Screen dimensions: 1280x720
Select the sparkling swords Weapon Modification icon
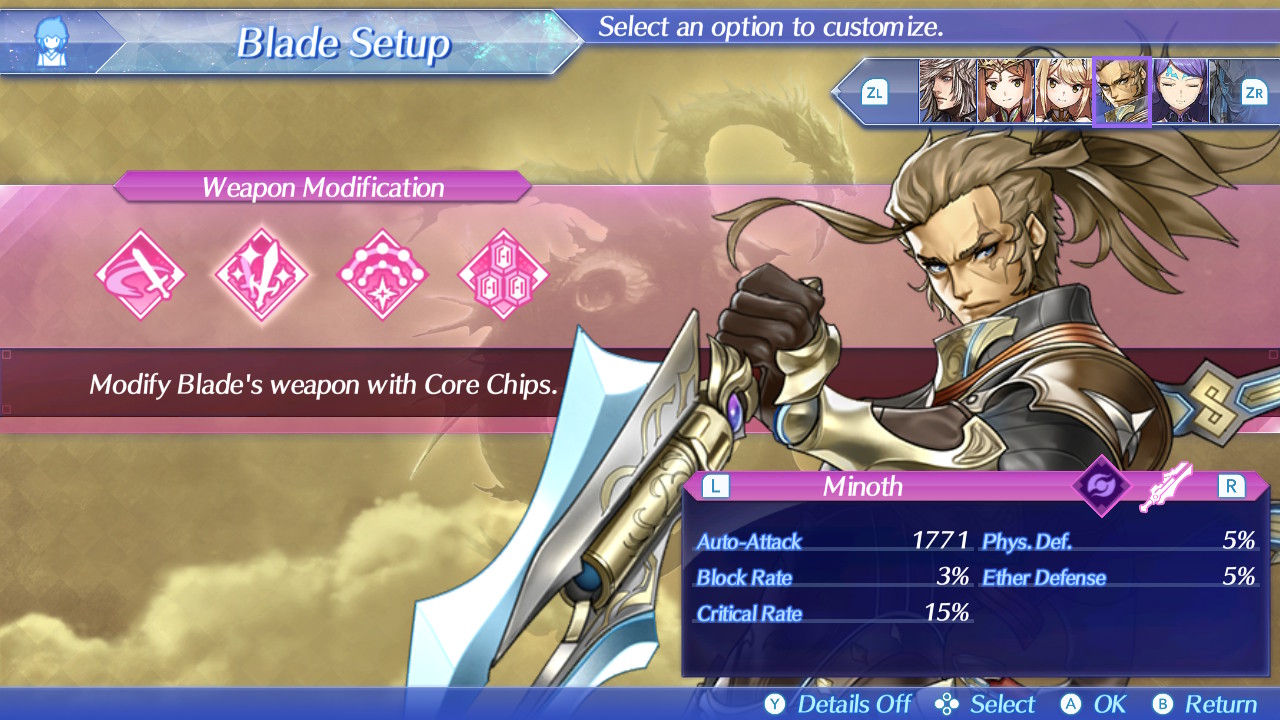262,275
